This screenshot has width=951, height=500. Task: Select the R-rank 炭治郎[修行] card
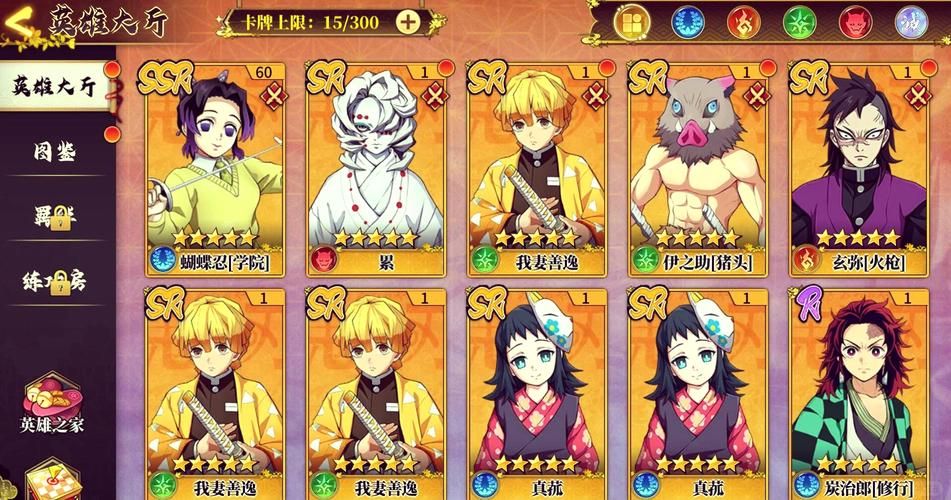click(858, 385)
